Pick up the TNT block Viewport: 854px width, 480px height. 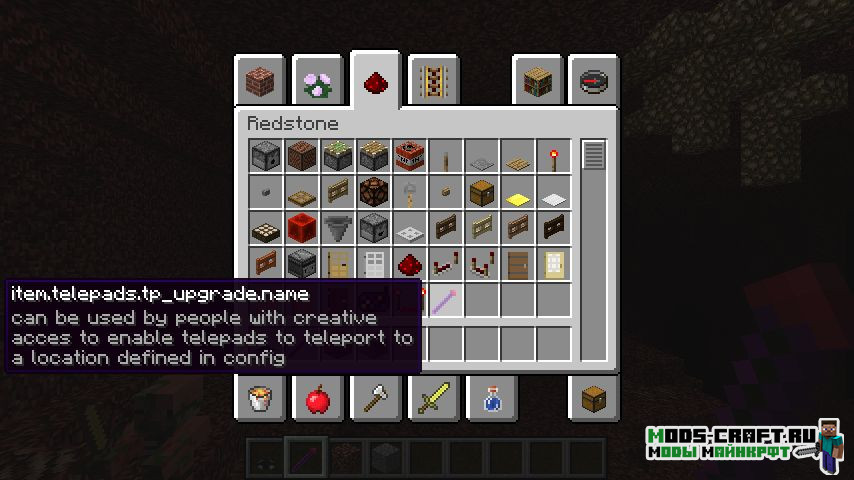[x=409, y=156]
